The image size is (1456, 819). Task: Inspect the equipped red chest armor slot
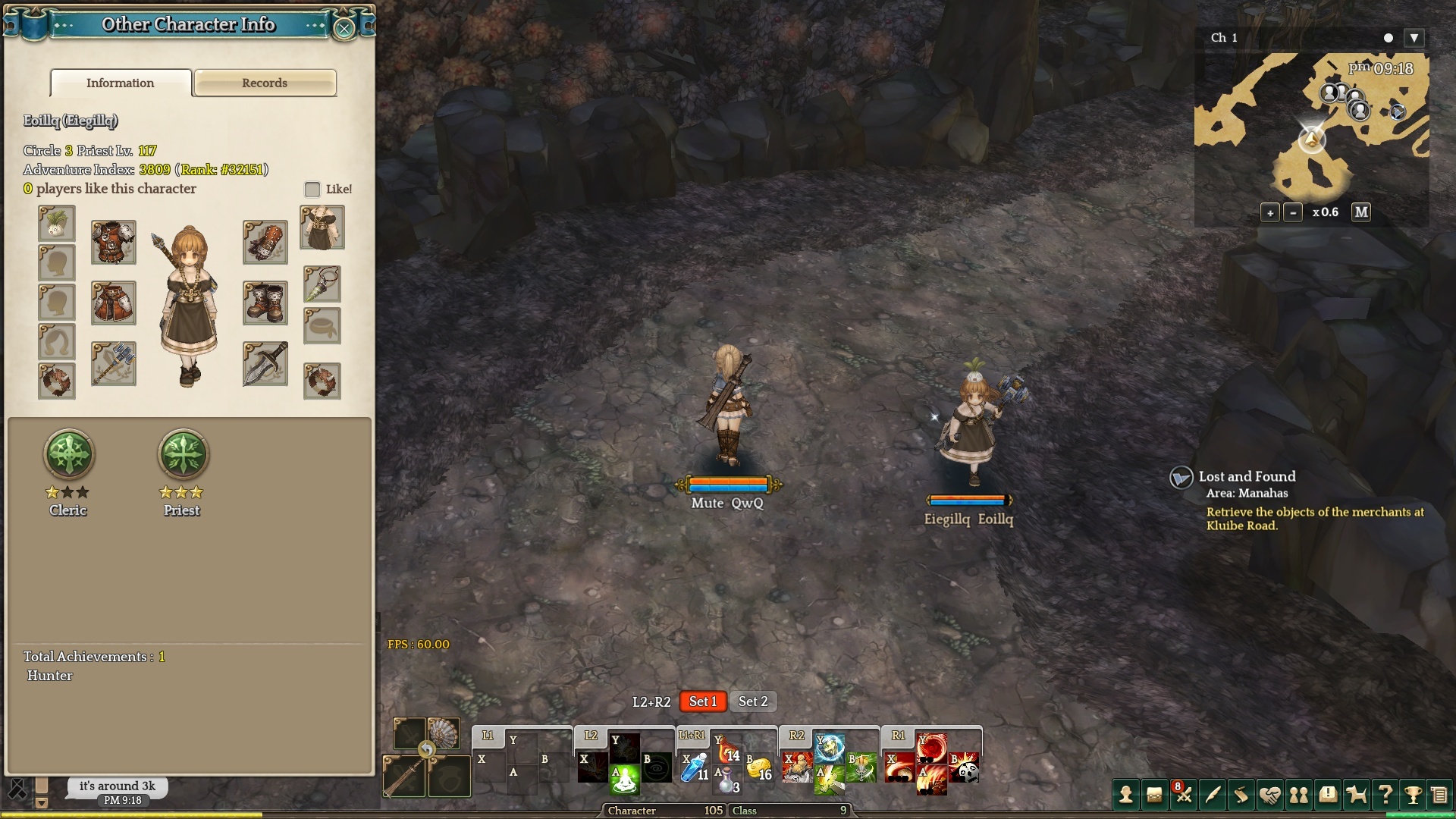114,242
